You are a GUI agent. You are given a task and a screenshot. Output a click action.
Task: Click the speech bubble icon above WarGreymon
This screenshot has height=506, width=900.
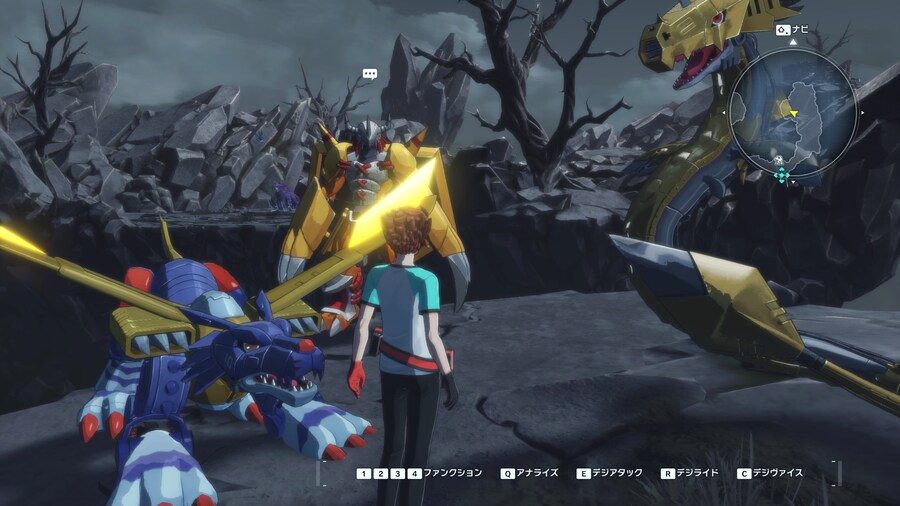[x=370, y=73]
